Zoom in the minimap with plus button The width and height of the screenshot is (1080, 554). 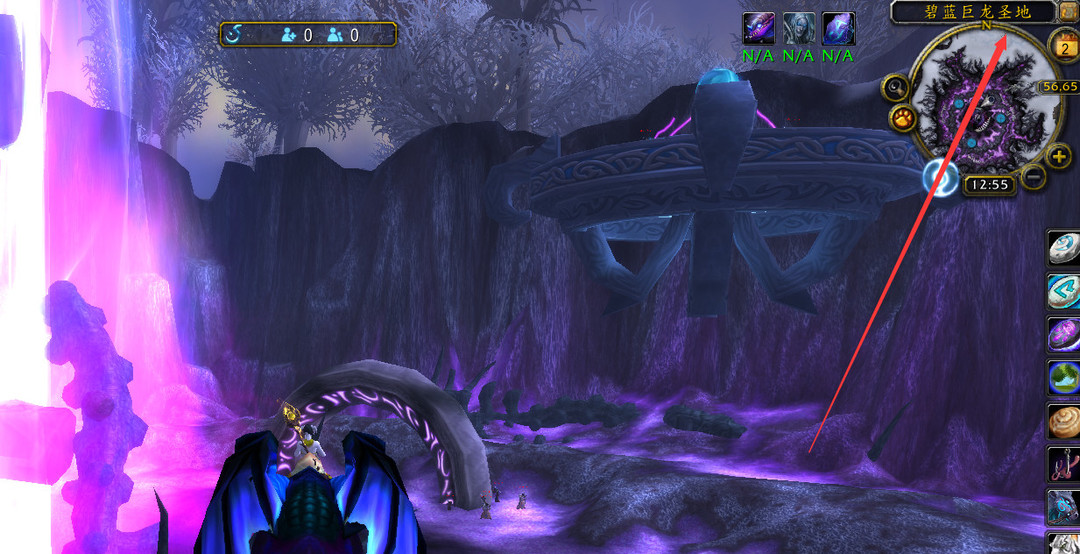[x=1059, y=156]
